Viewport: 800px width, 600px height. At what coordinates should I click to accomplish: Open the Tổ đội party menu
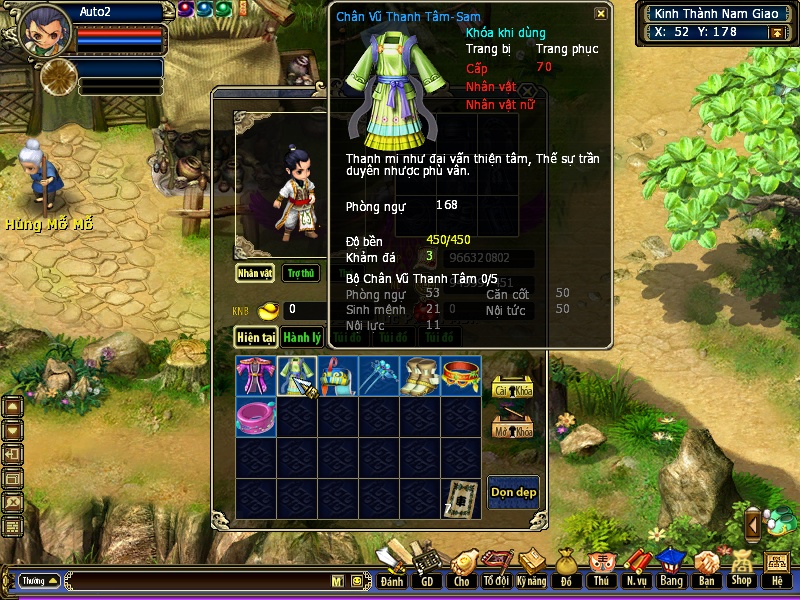click(x=495, y=572)
